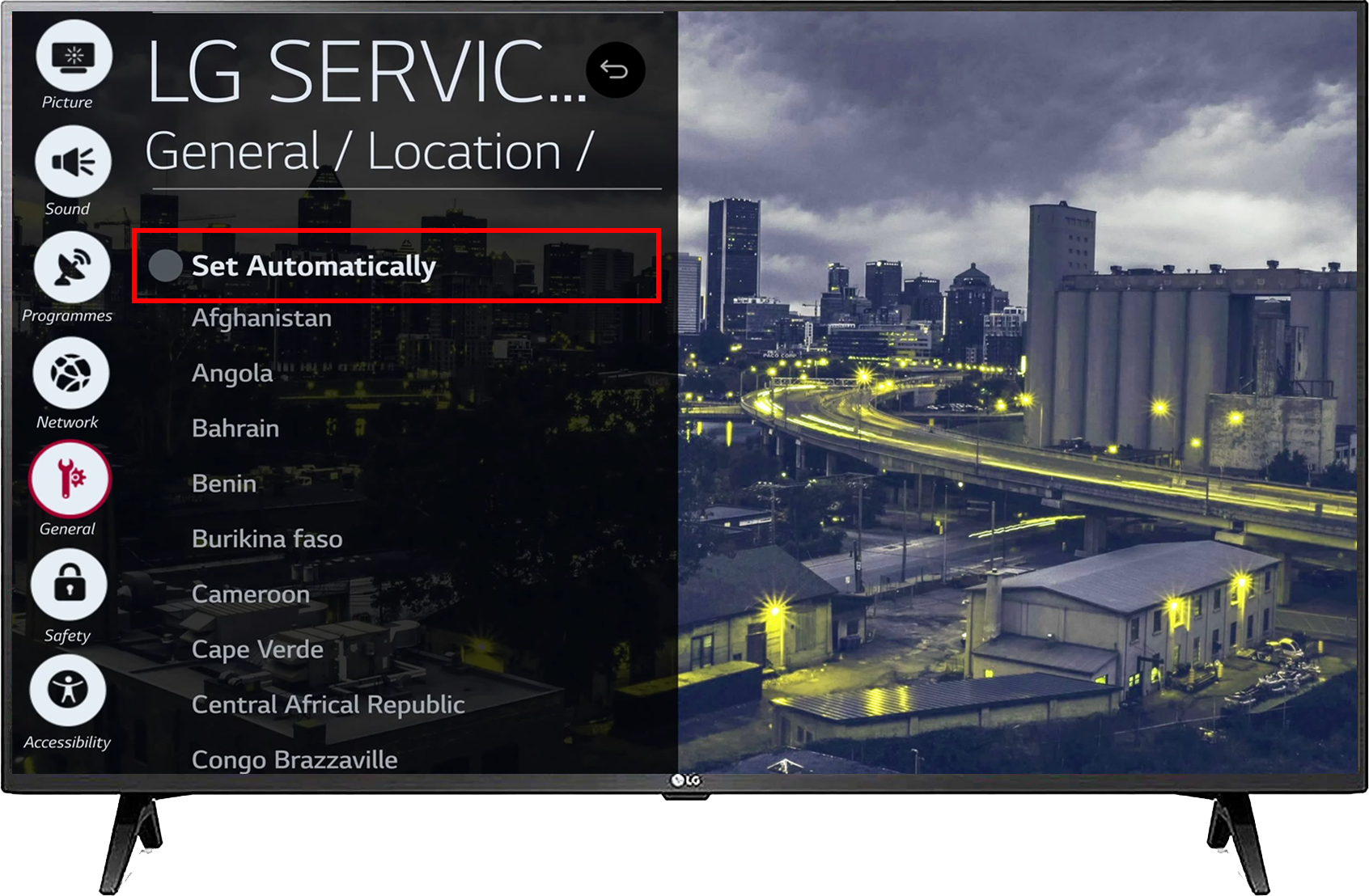Image resolution: width=1369 pixels, height=896 pixels.
Task: Select the Network settings icon
Action: (x=70, y=374)
